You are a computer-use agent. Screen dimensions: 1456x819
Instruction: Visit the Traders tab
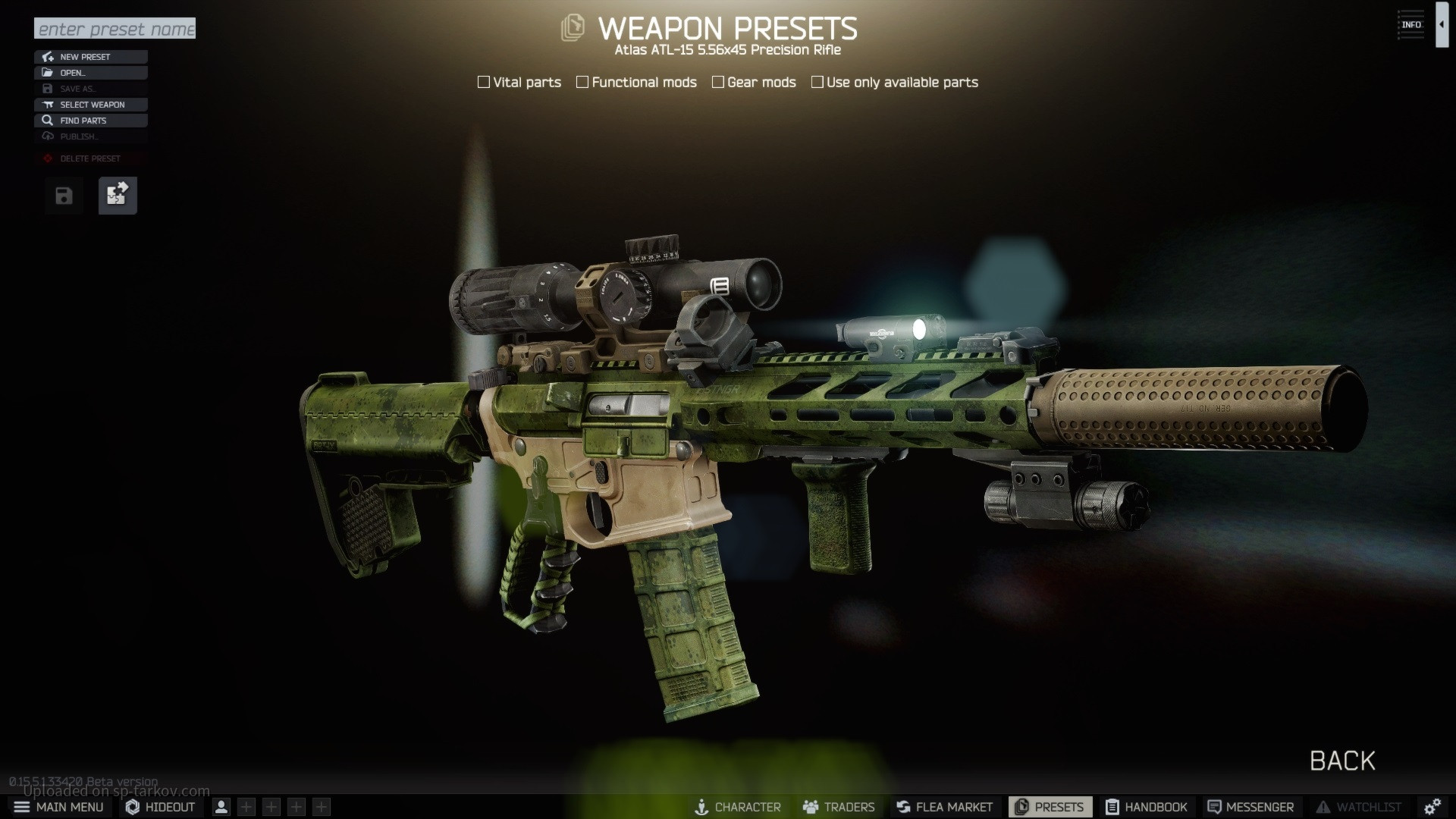[839, 807]
